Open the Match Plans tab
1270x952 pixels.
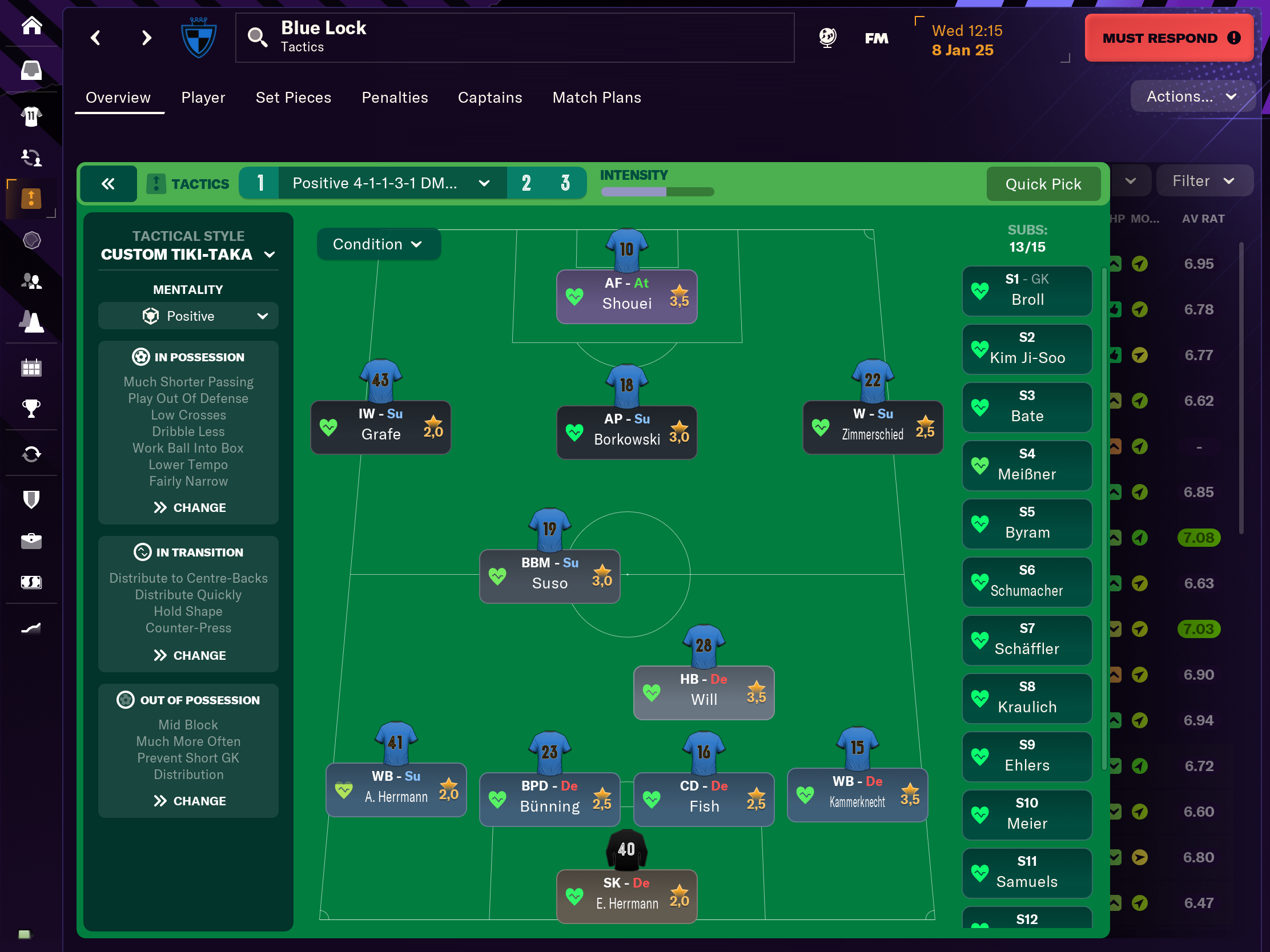[x=597, y=98]
